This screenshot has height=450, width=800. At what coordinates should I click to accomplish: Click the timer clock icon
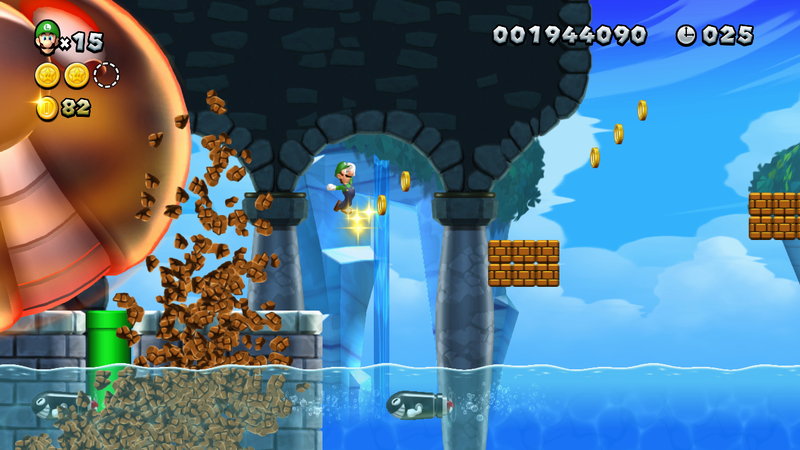[686, 35]
